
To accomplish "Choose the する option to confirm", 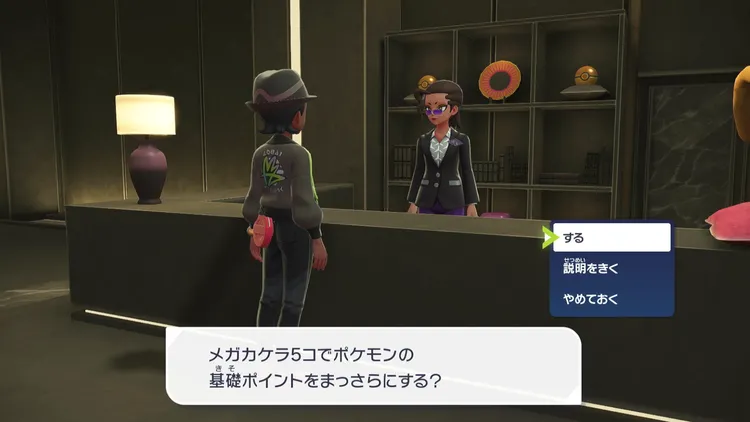I will click(x=612, y=238).
